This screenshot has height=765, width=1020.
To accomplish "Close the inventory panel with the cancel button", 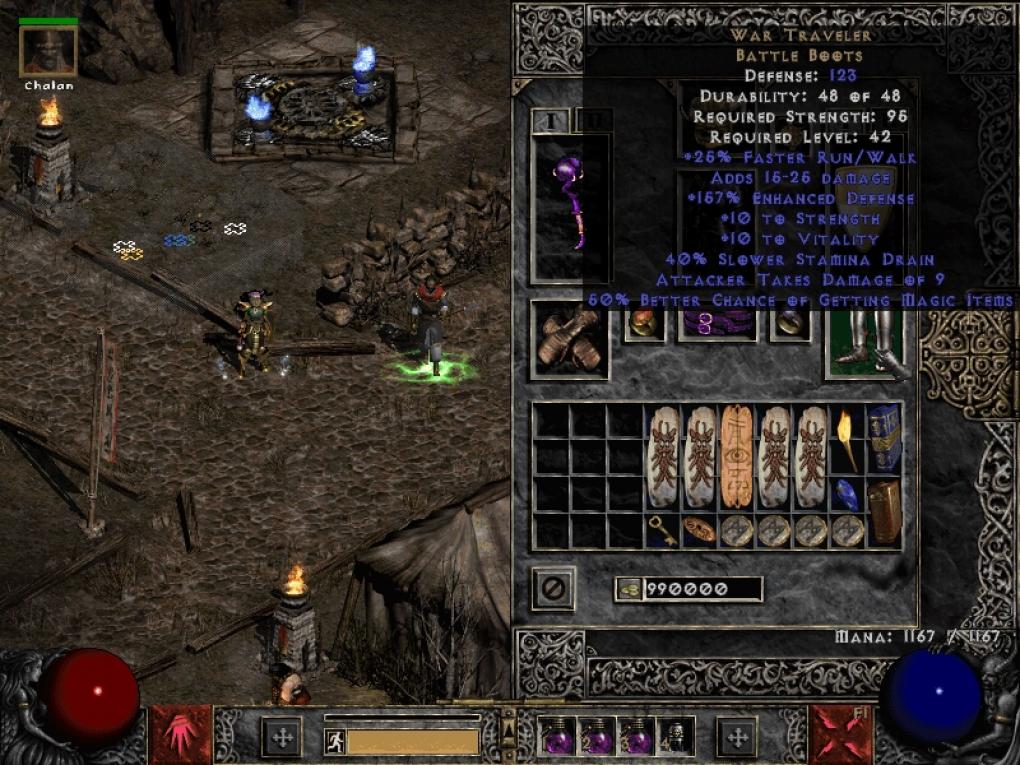I will [x=553, y=588].
